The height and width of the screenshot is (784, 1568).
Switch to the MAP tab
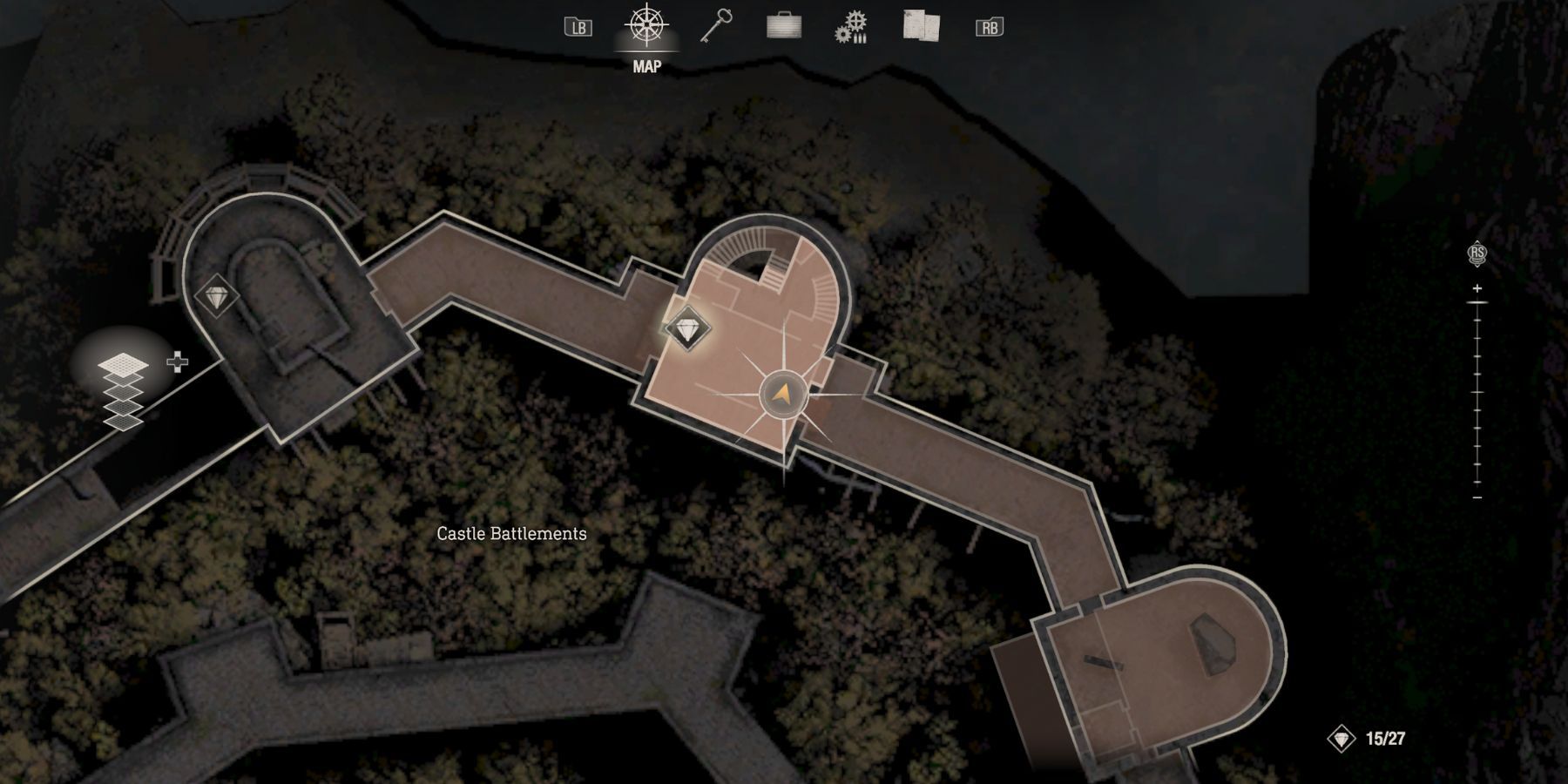coord(645,39)
